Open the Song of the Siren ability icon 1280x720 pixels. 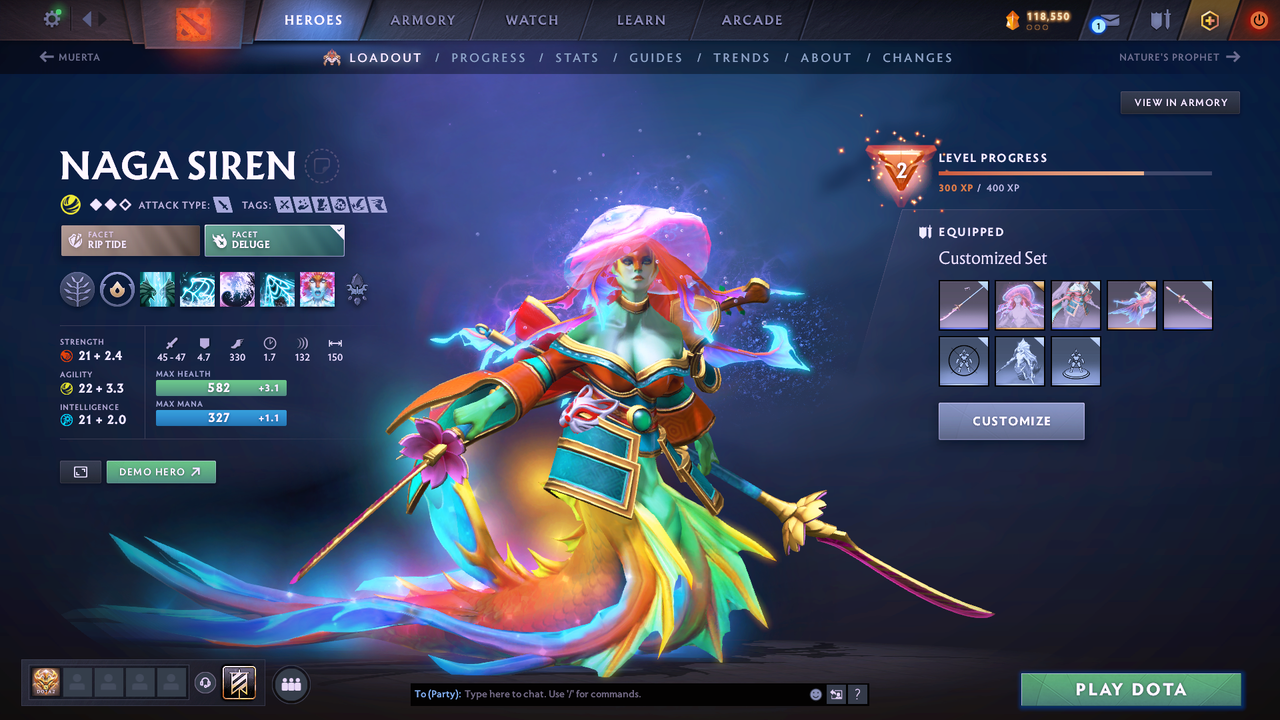[x=317, y=290]
